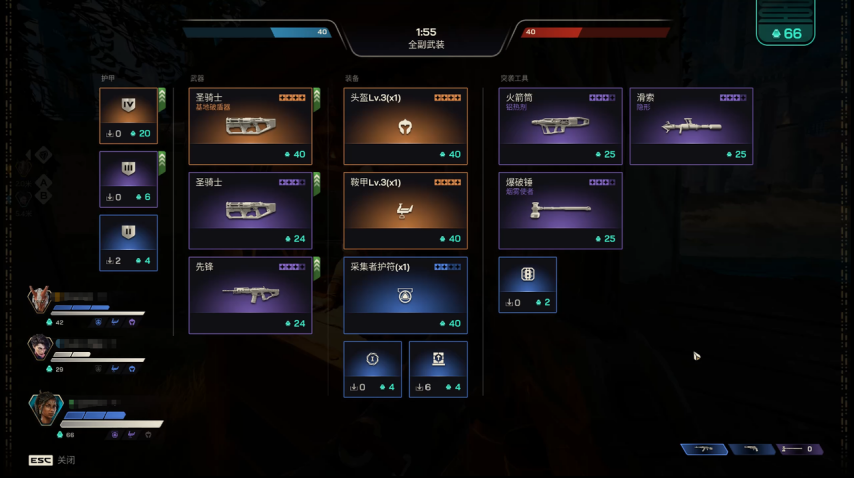This screenshot has width=854, height=478.
Task: Select the 滑索 zipline tool
Action: tap(691, 126)
